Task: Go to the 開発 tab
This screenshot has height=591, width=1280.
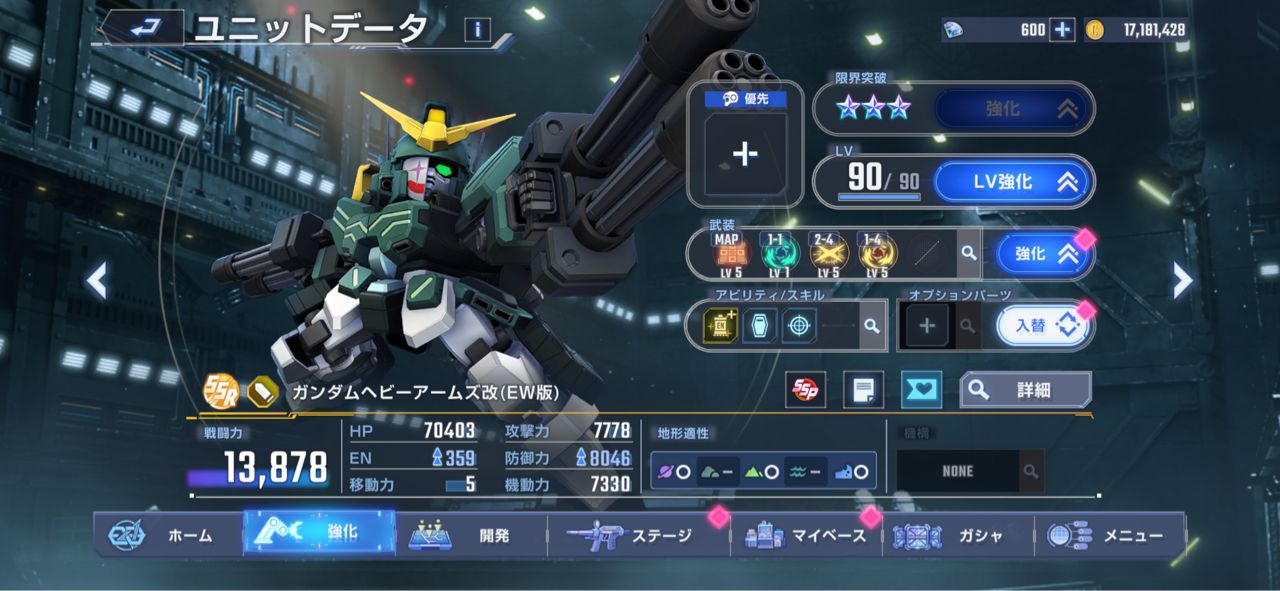Action: 472,535
